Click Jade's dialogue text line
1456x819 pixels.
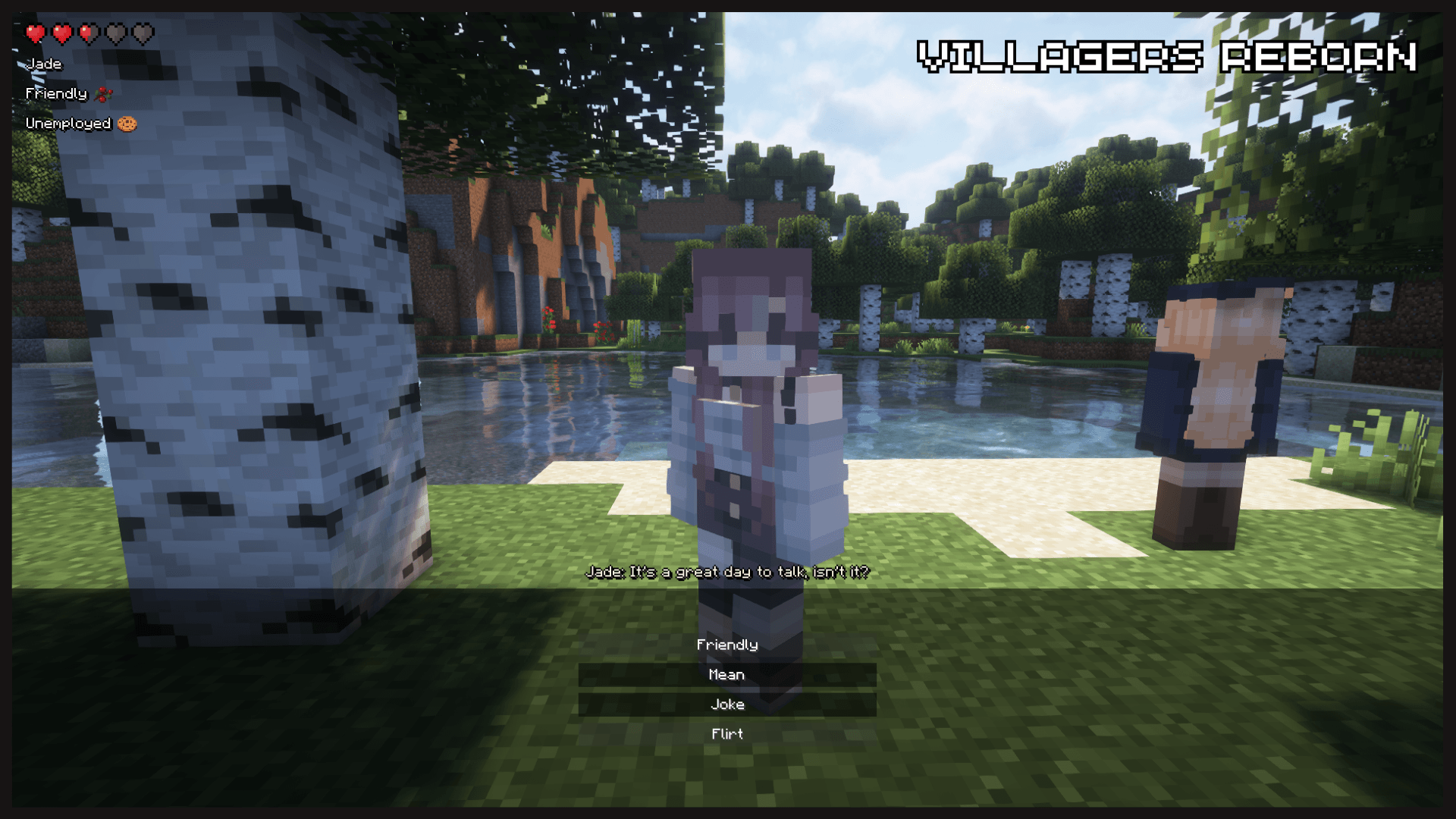pyautogui.click(x=728, y=573)
